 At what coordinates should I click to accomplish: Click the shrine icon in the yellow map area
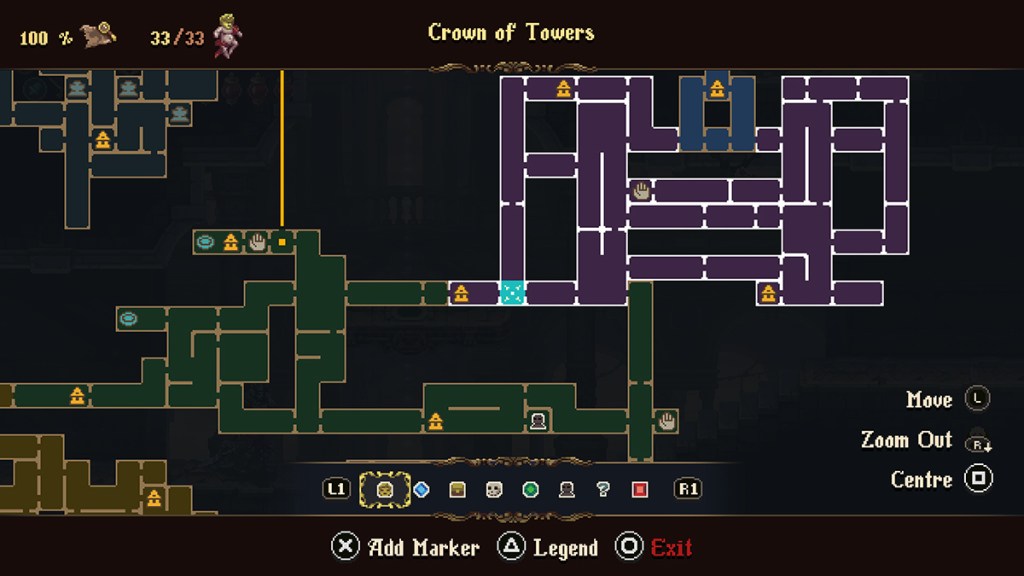pos(153,497)
